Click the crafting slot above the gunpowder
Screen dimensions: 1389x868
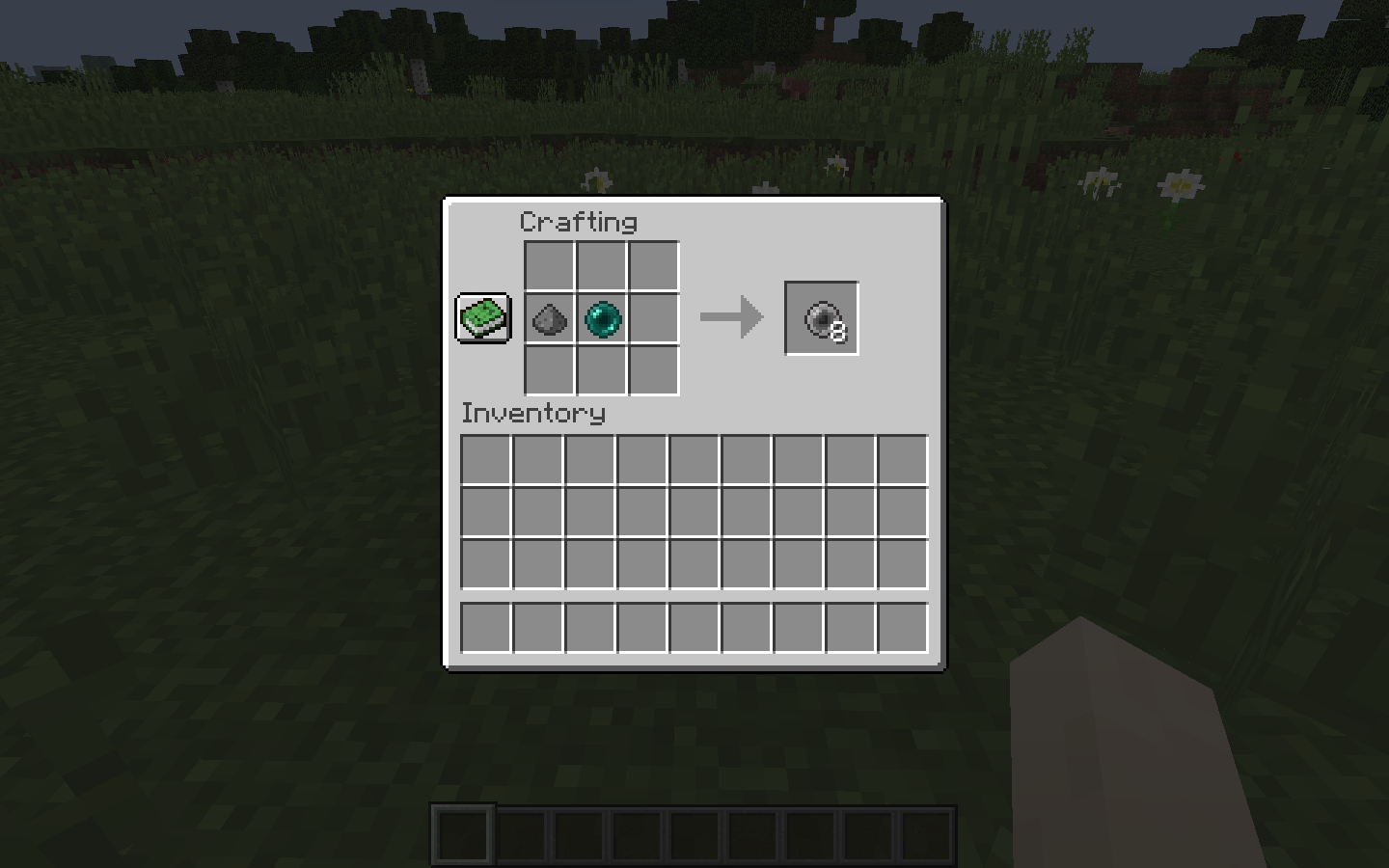(549, 266)
